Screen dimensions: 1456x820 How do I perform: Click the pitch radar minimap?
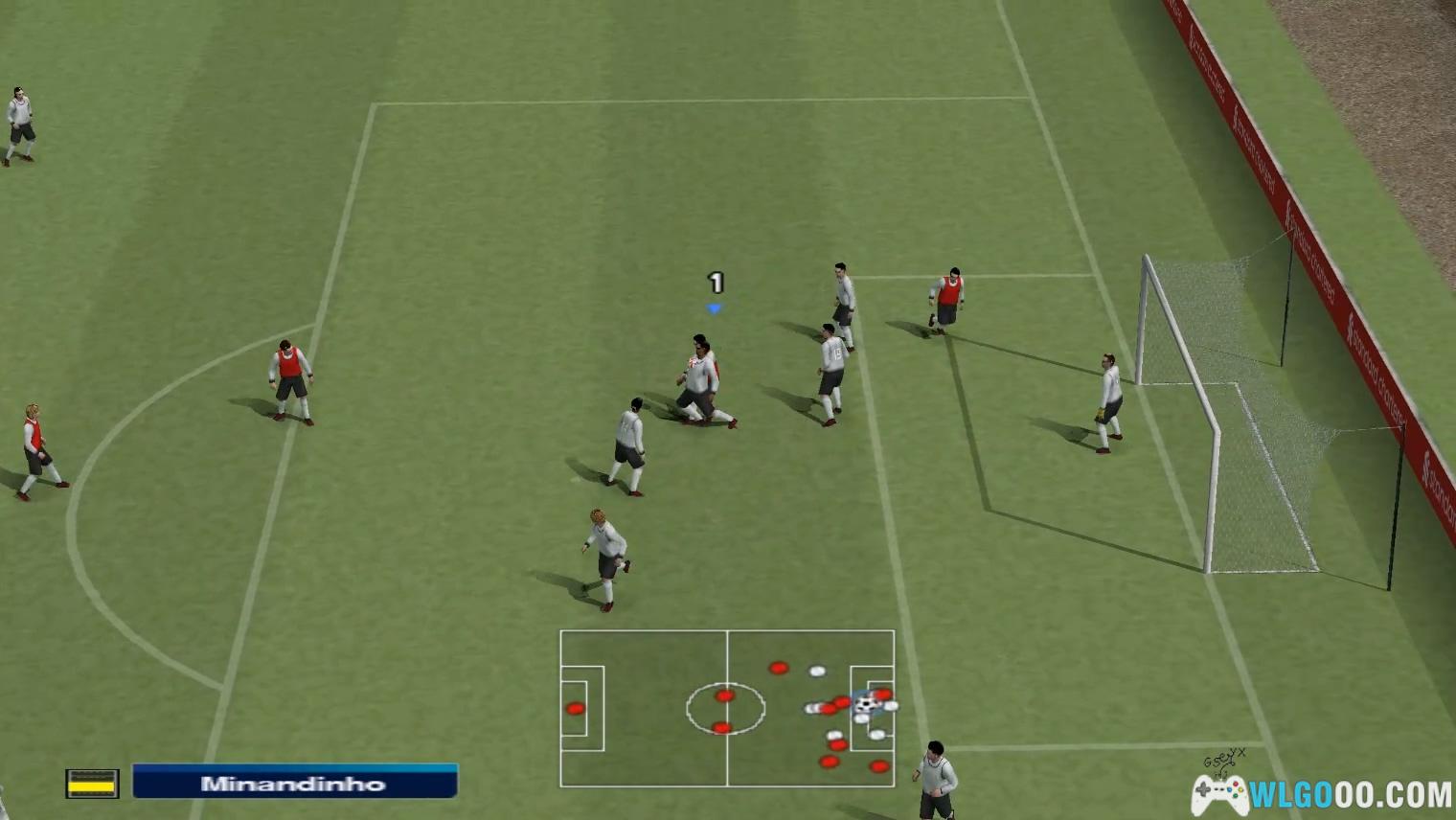coord(727,708)
